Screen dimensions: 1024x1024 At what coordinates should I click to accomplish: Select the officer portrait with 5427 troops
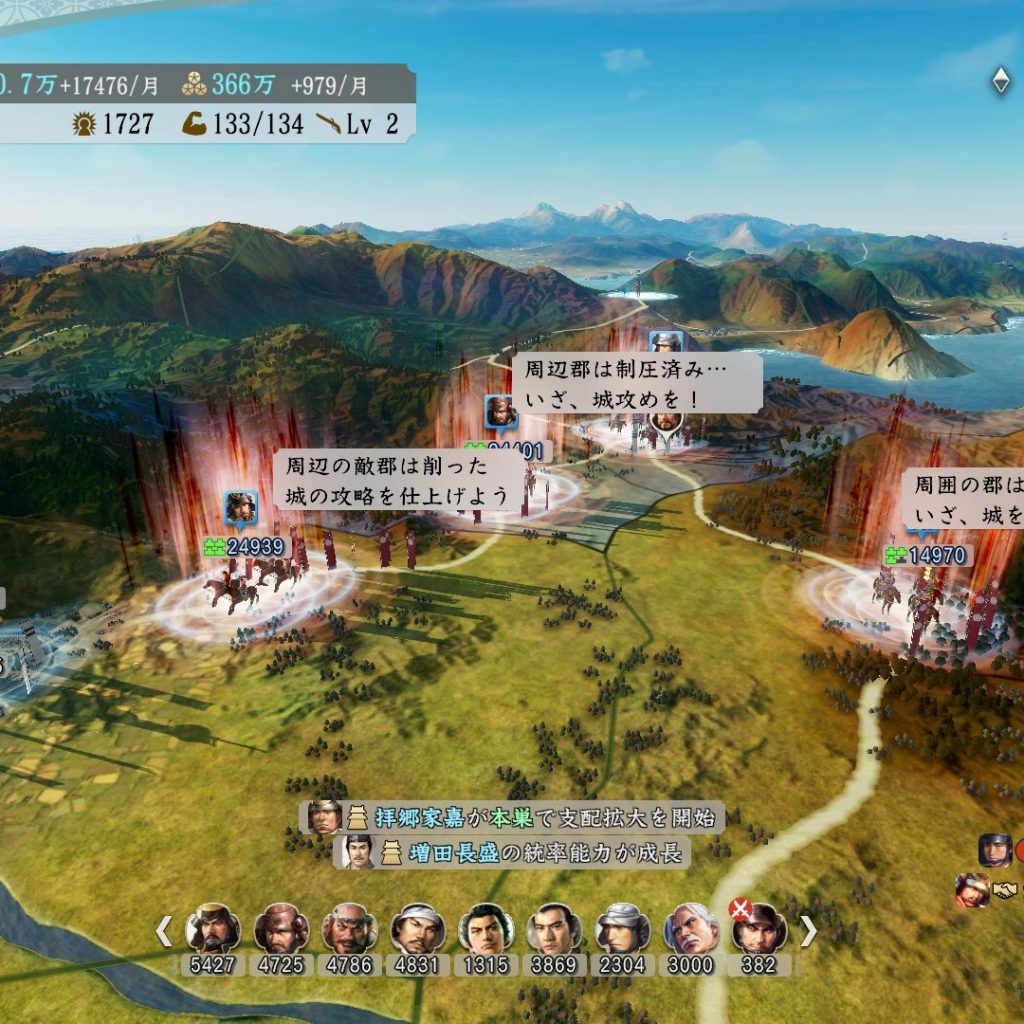[x=213, y=929]
